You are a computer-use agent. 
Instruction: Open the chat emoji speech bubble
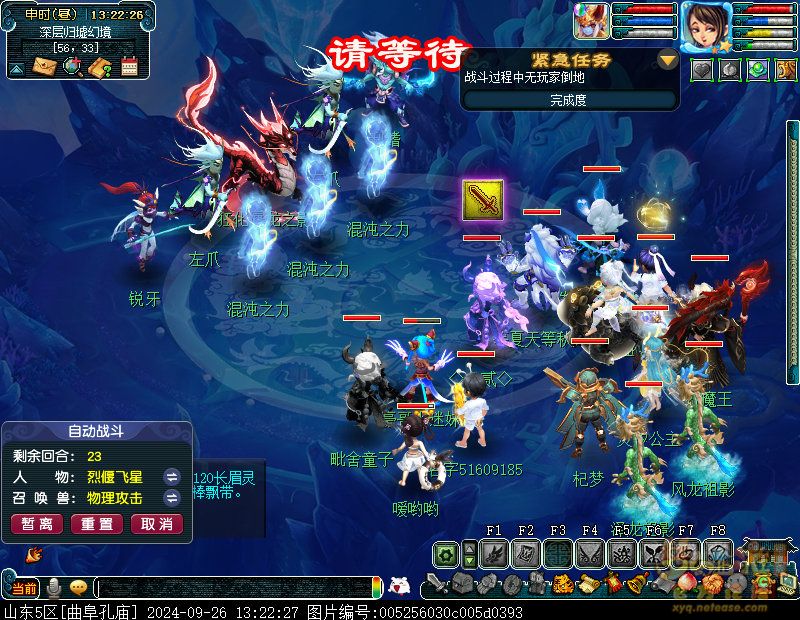coord(78,588)
